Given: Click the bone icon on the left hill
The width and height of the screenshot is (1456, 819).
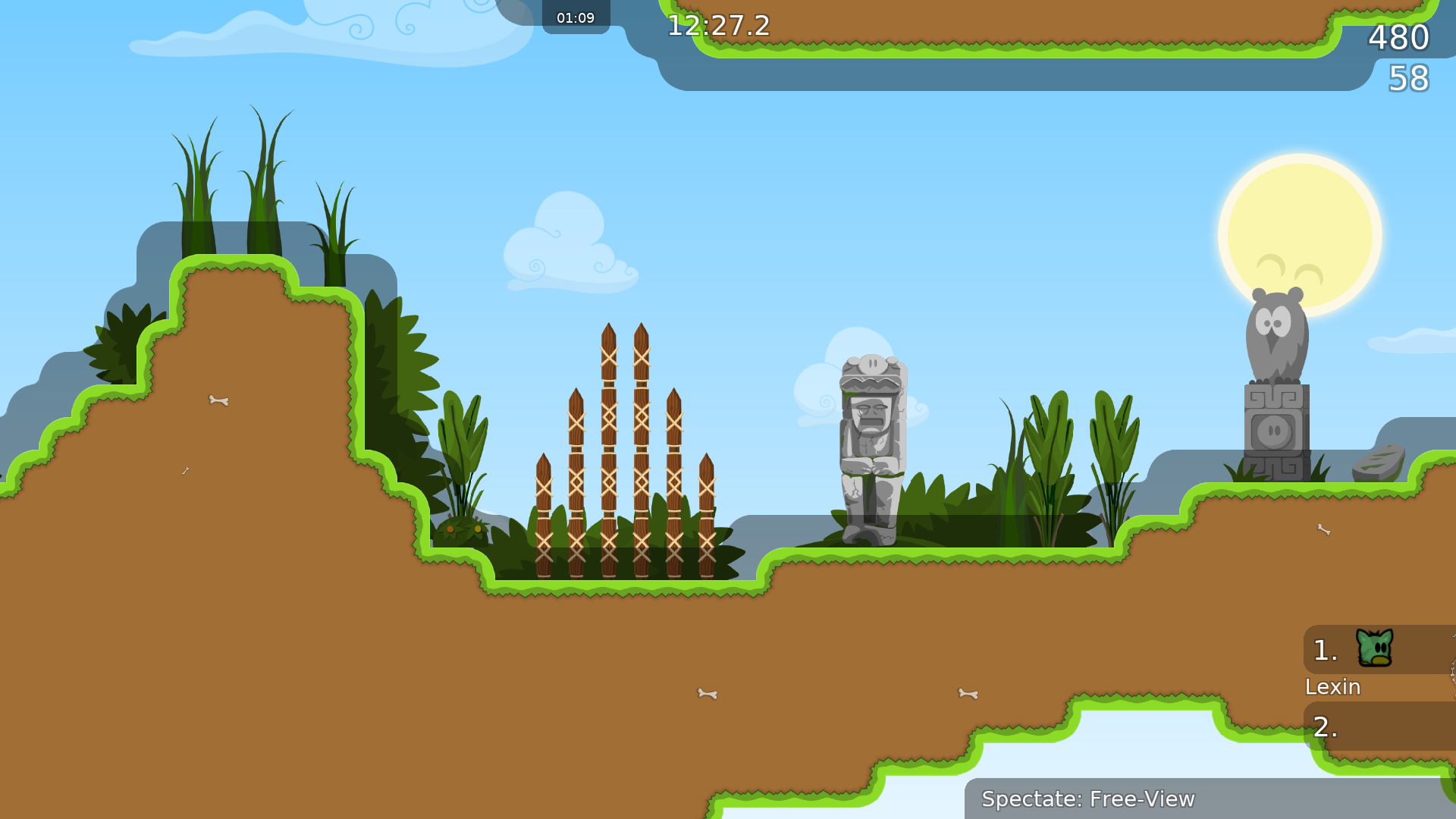Looking at the screenshot, I should click(x=220, y=400).
